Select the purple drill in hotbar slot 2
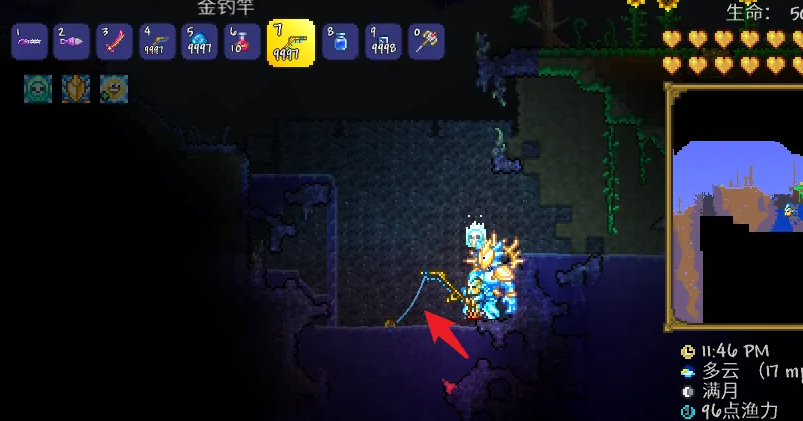The width and height of the screenshot is (803, 421). click(72, 43)
